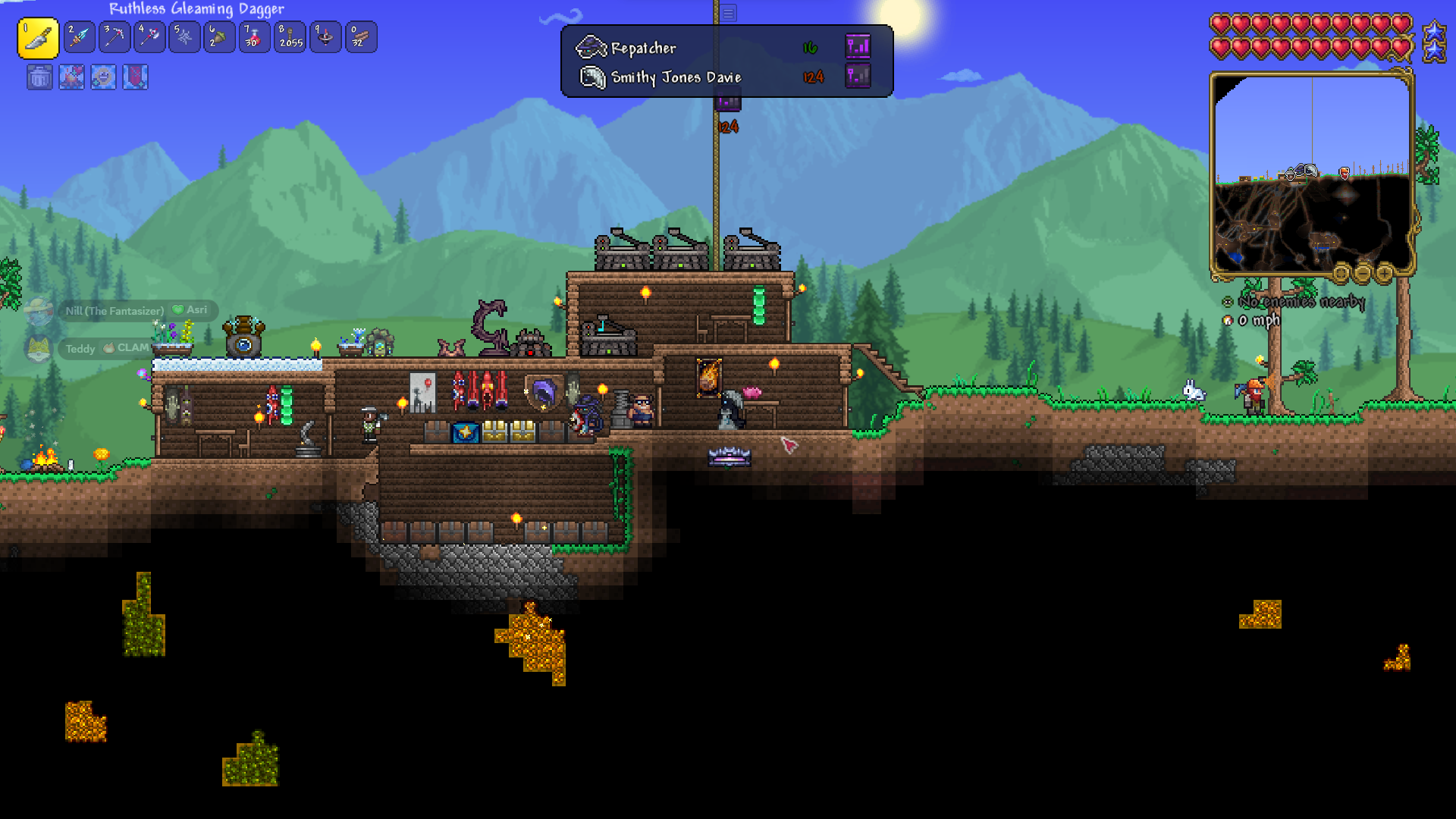Click the red banner buff icon
1456x819 pixels.
136,77
